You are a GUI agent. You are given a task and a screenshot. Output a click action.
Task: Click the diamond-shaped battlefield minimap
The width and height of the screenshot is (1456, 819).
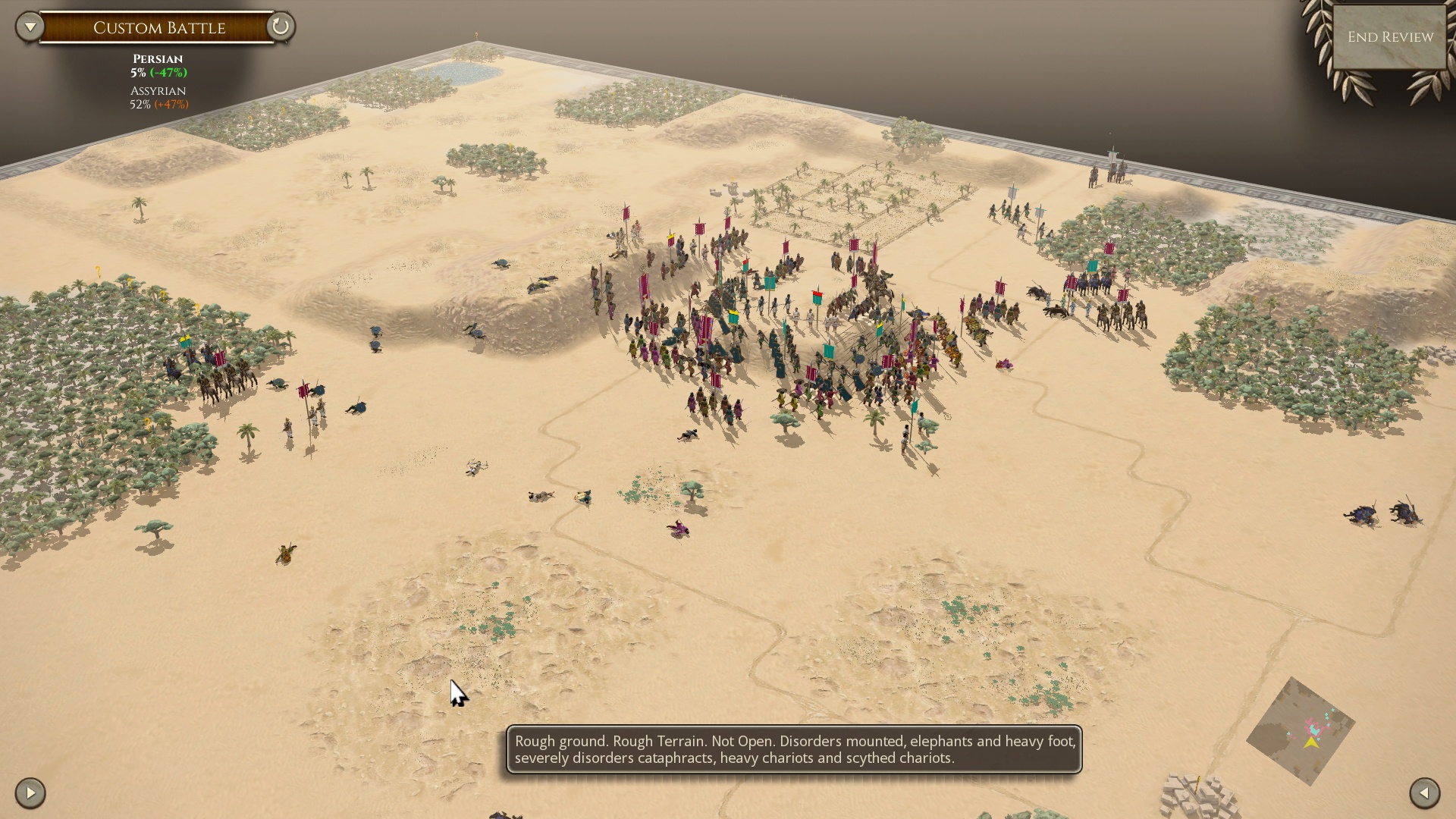[1301, 731]
